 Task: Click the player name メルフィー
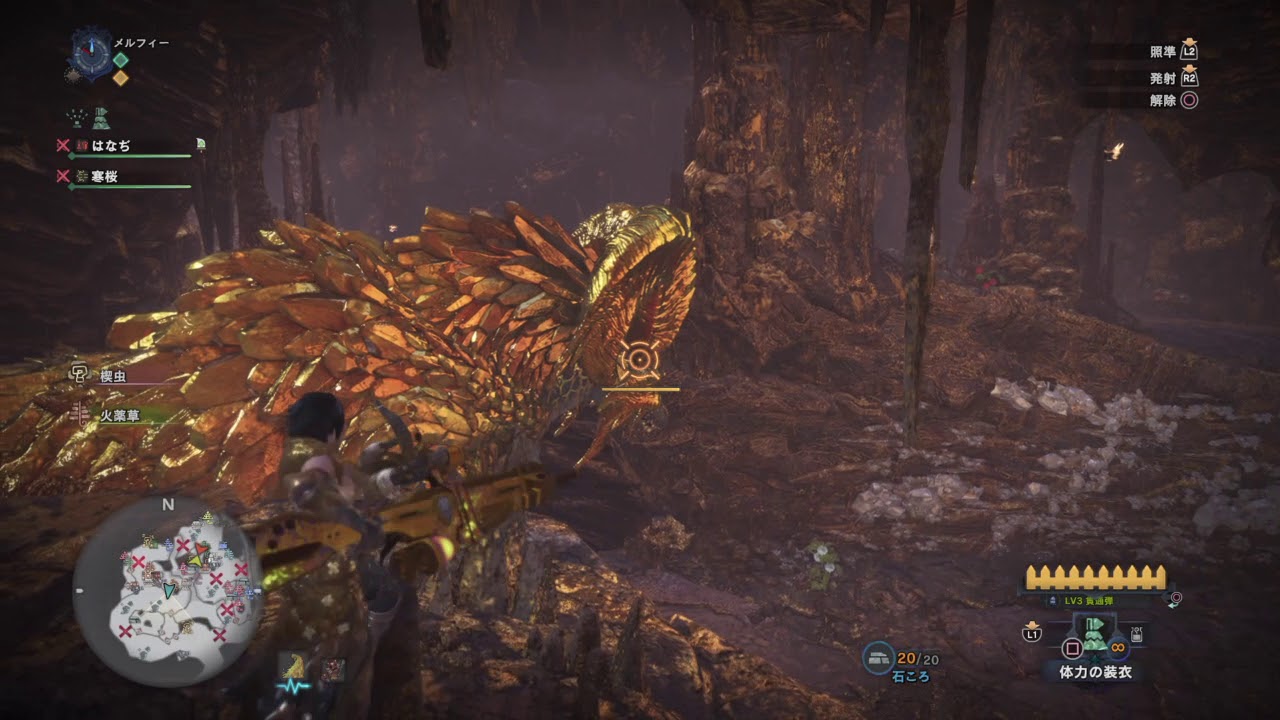pos(141,44)
